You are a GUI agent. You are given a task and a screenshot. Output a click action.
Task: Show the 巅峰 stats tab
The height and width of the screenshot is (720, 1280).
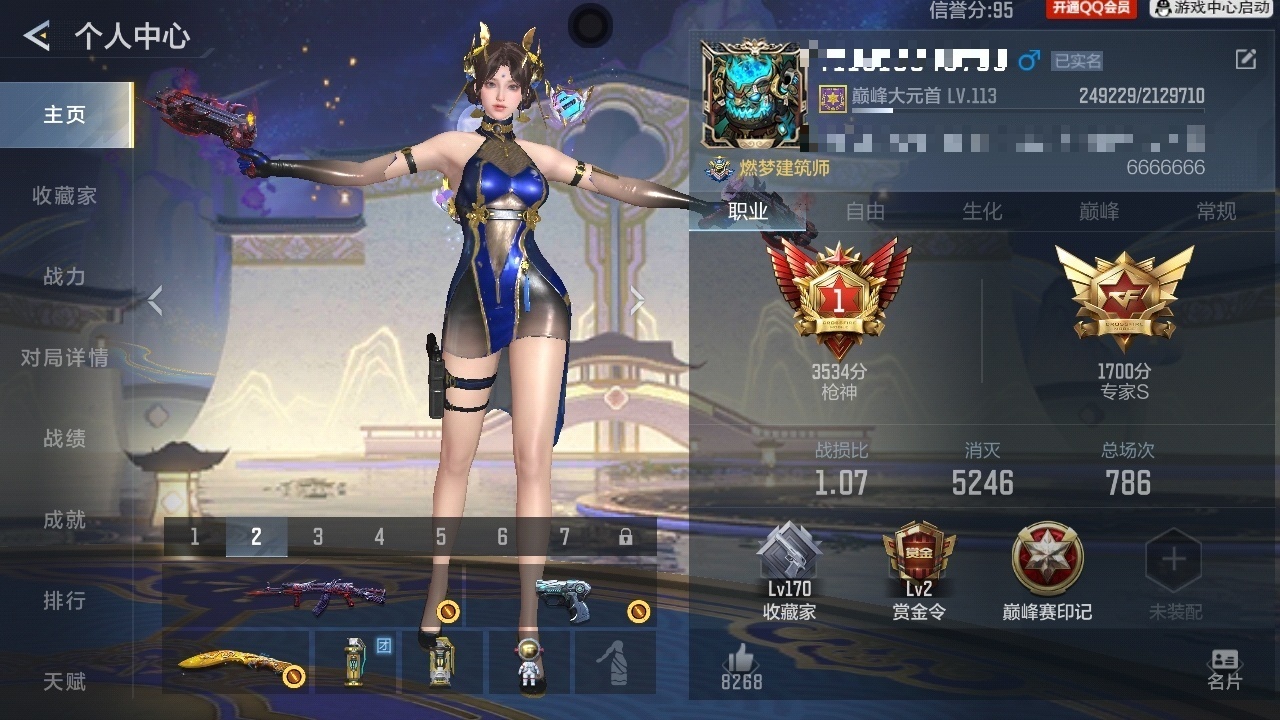coord(1099,211)
